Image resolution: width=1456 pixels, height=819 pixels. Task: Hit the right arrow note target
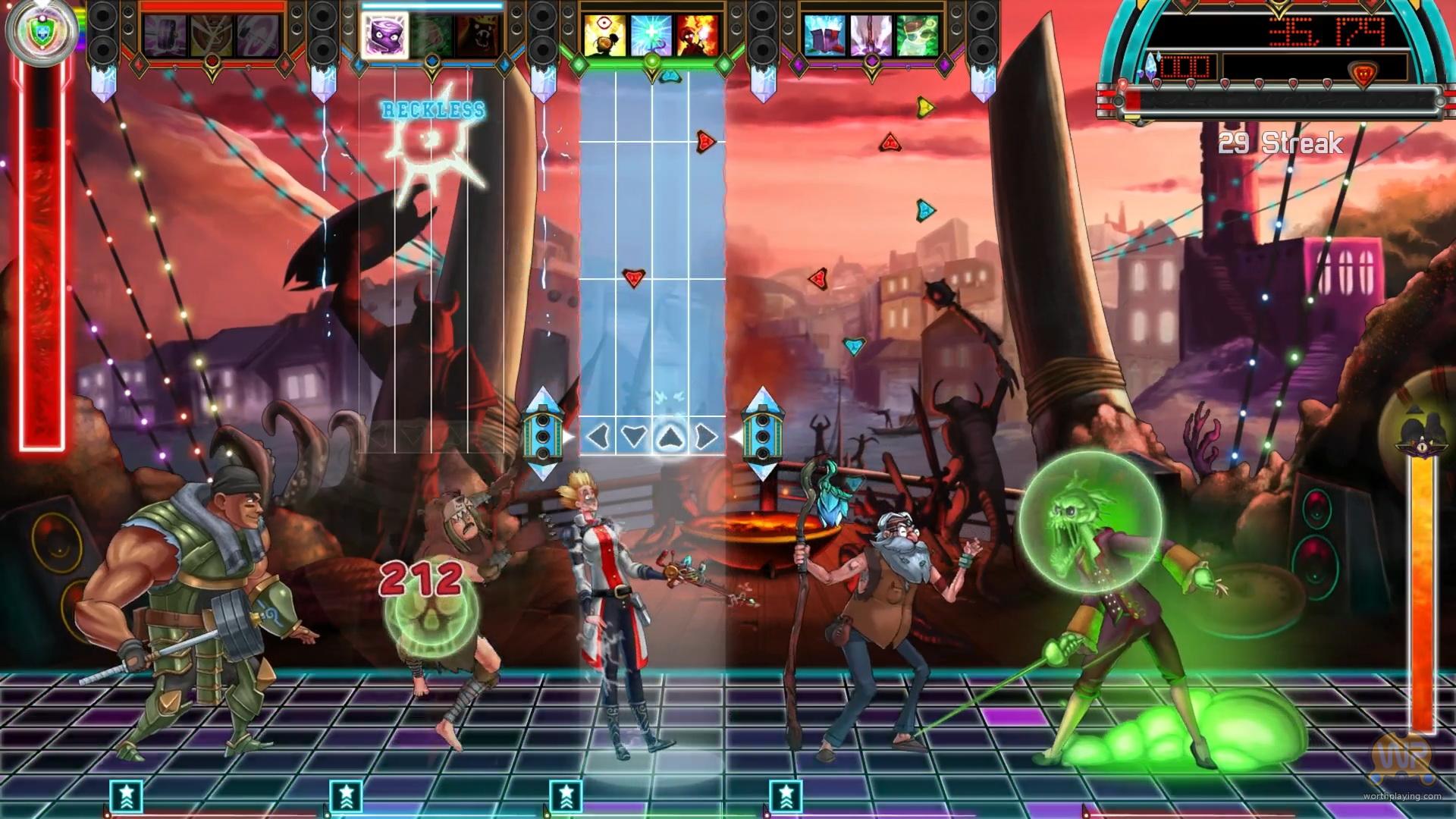point(705,437)
